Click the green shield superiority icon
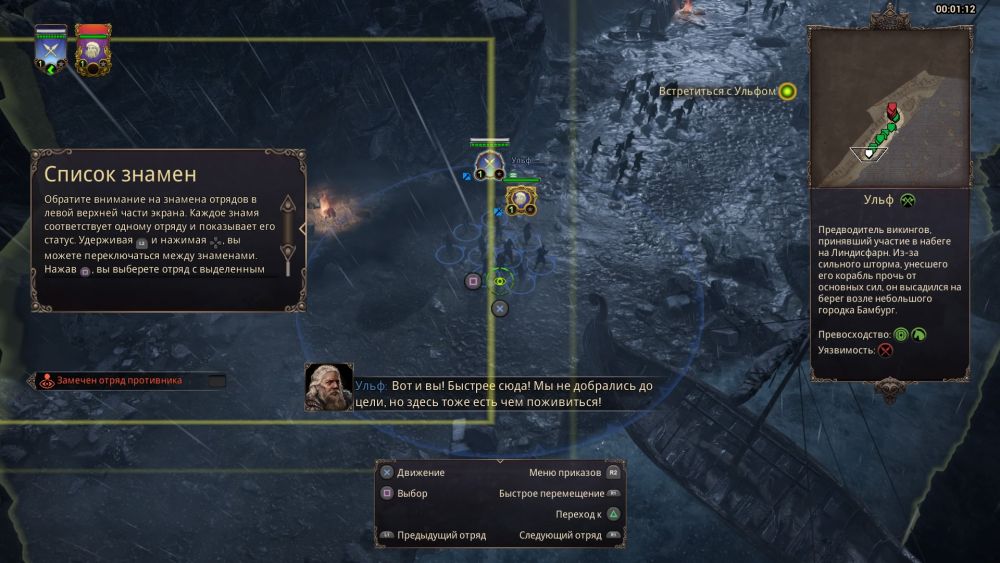Screen dimensions: 1000x563 tap(901, 334)
